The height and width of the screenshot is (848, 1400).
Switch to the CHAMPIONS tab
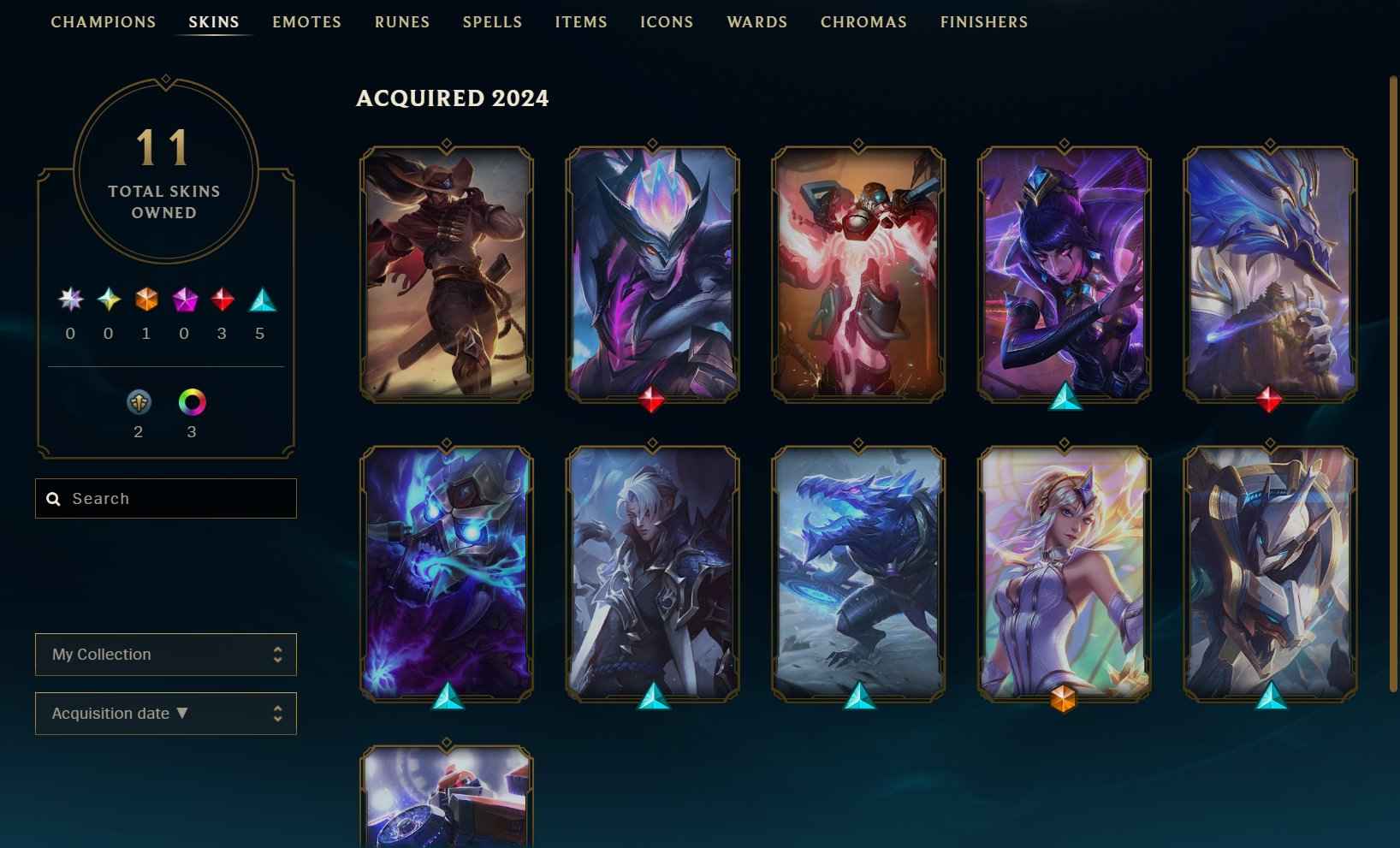coord(103,22)
